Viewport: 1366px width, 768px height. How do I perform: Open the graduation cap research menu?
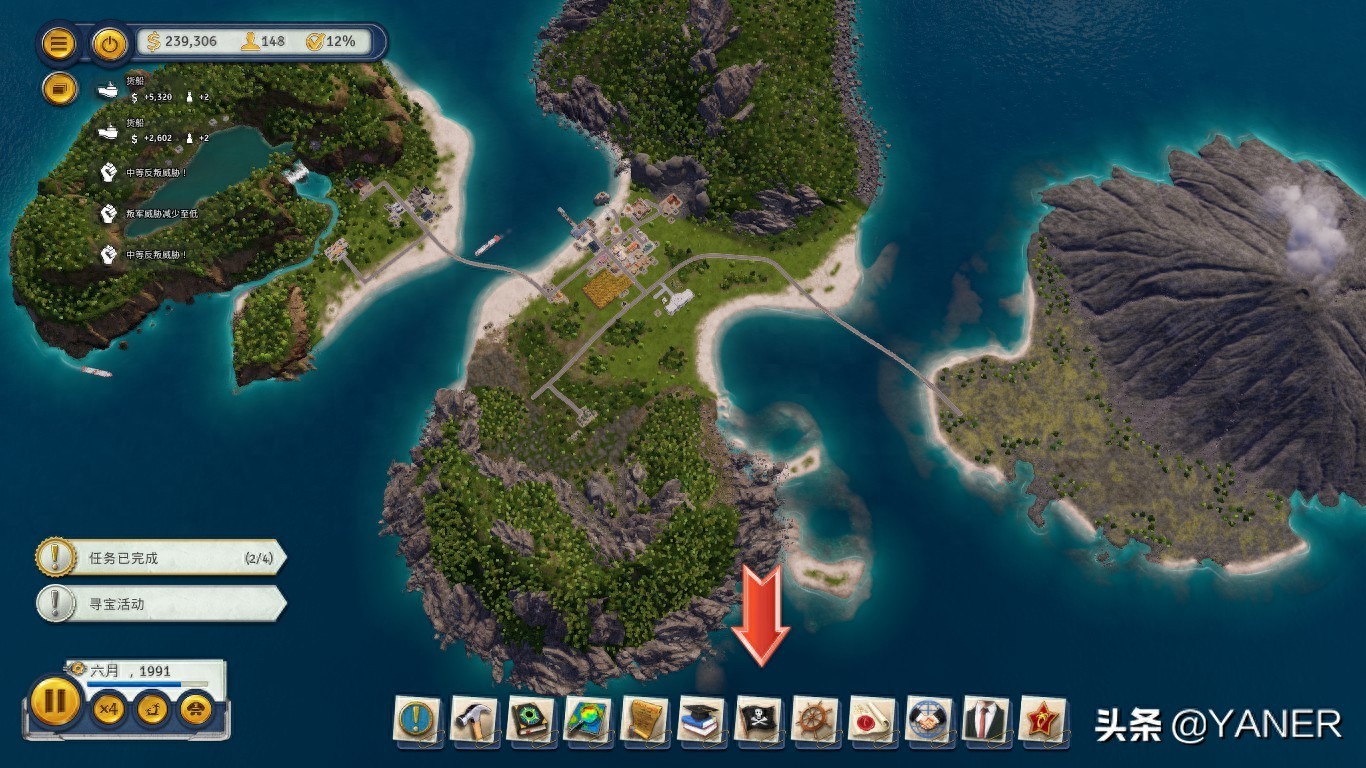click(701, 719)
